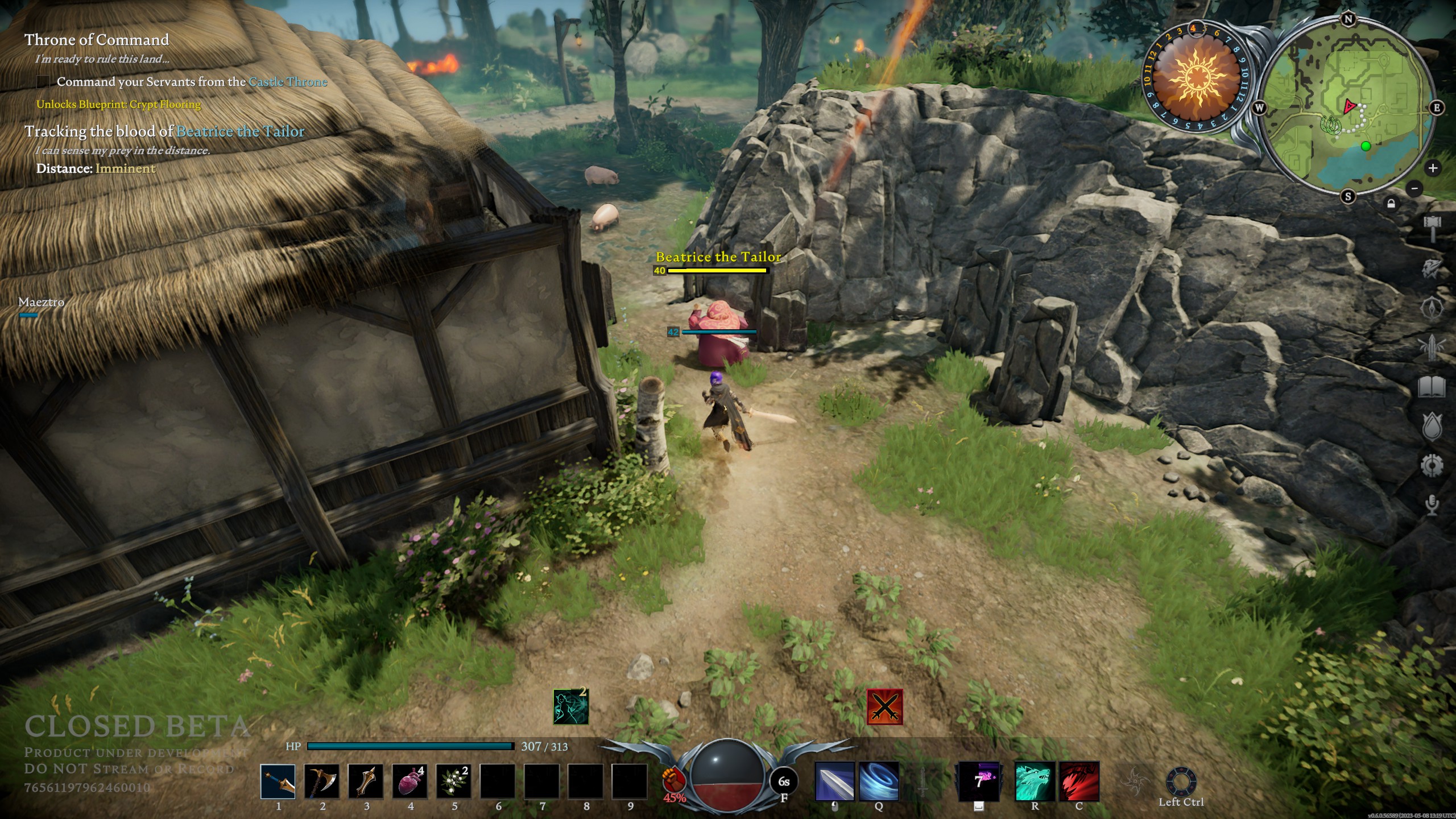Toggle the microphone voice chat icon
This screenshot has width=1456, height=819.
(x=1432, y=504)
